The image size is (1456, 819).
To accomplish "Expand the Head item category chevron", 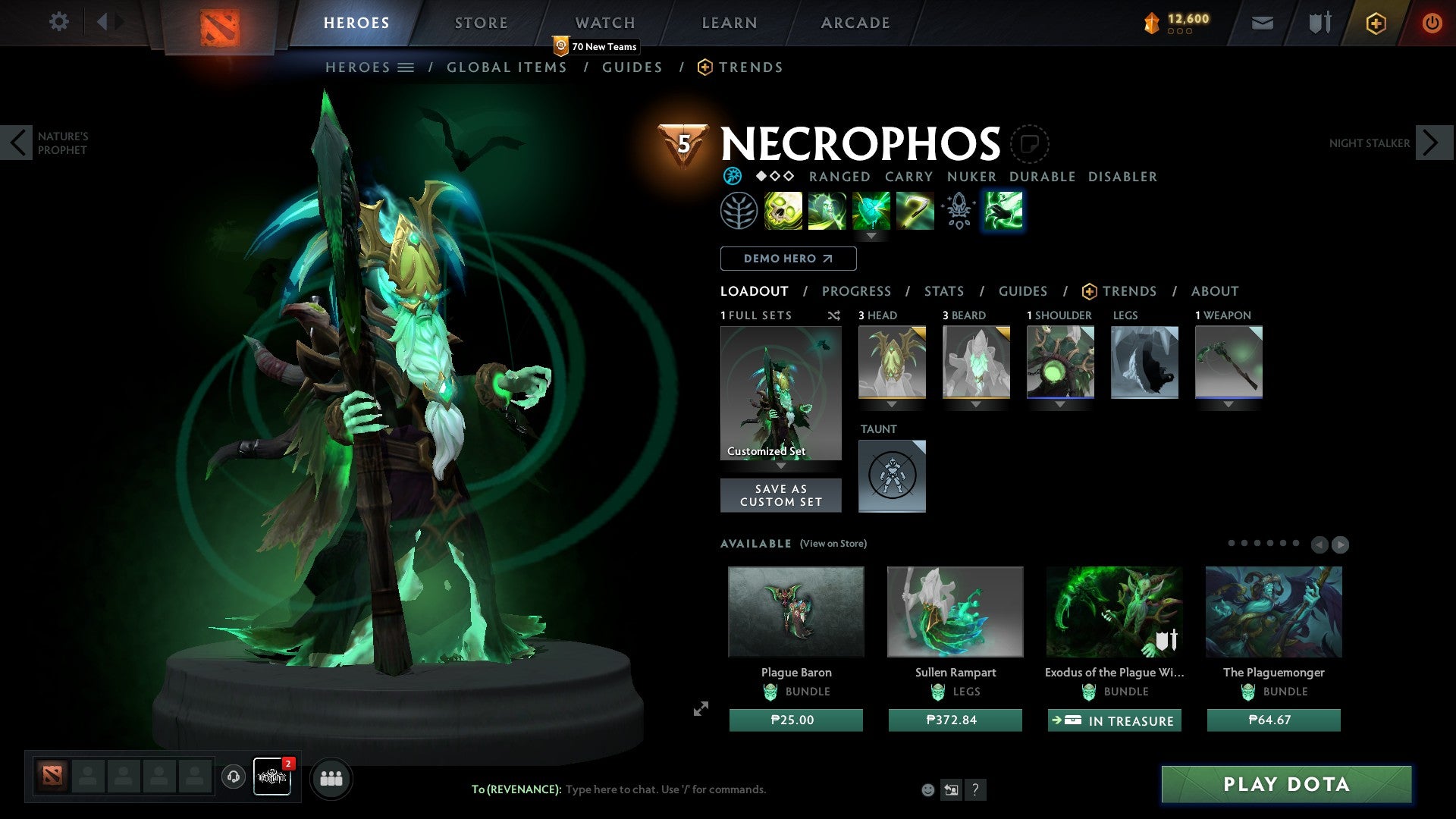I will point(892,404).
